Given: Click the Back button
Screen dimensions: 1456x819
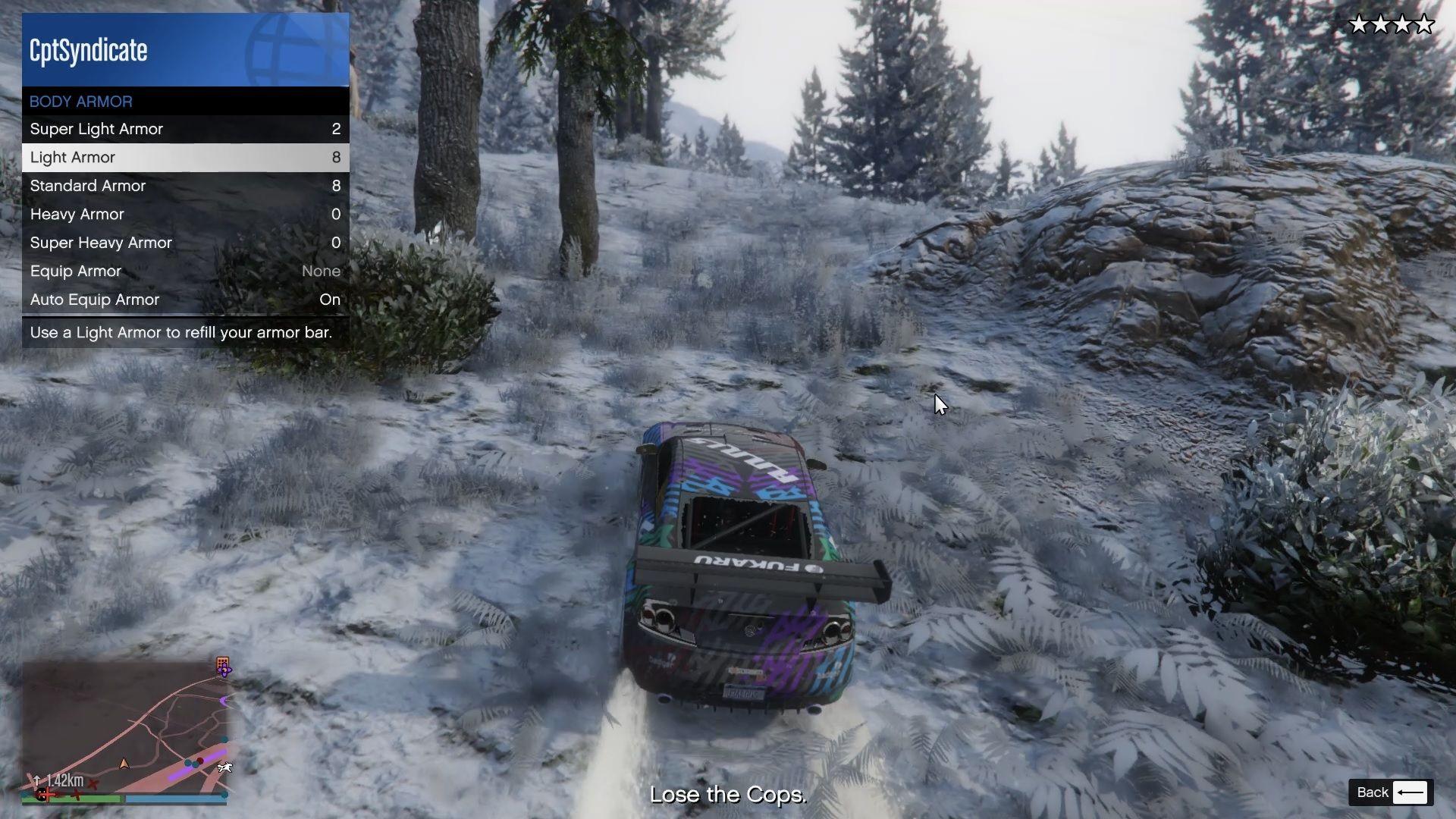Looking at the screenshot, I should [x=1391, y=792].
